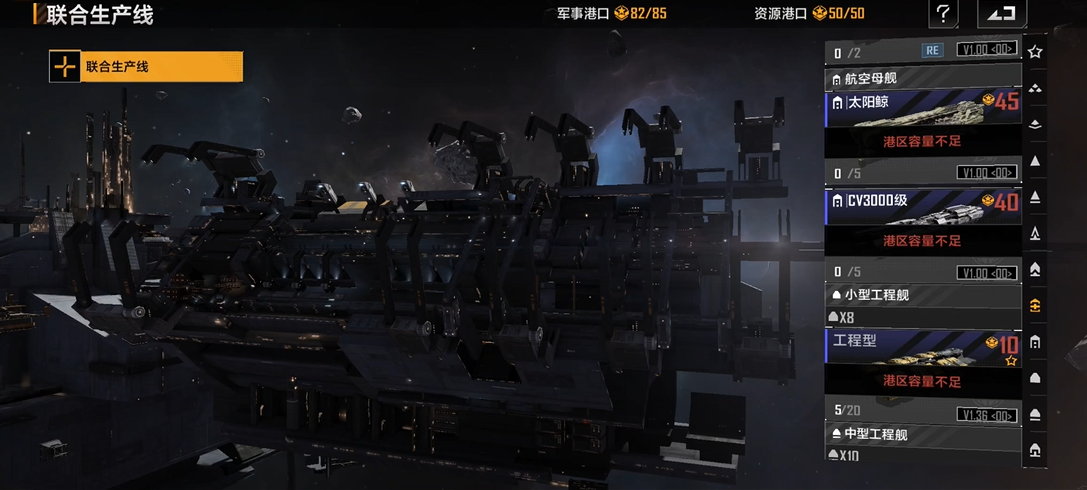This screenshot has width=1087, height=490.
Task: Expand the 航空母舰 category header
Action: point(922,78)
